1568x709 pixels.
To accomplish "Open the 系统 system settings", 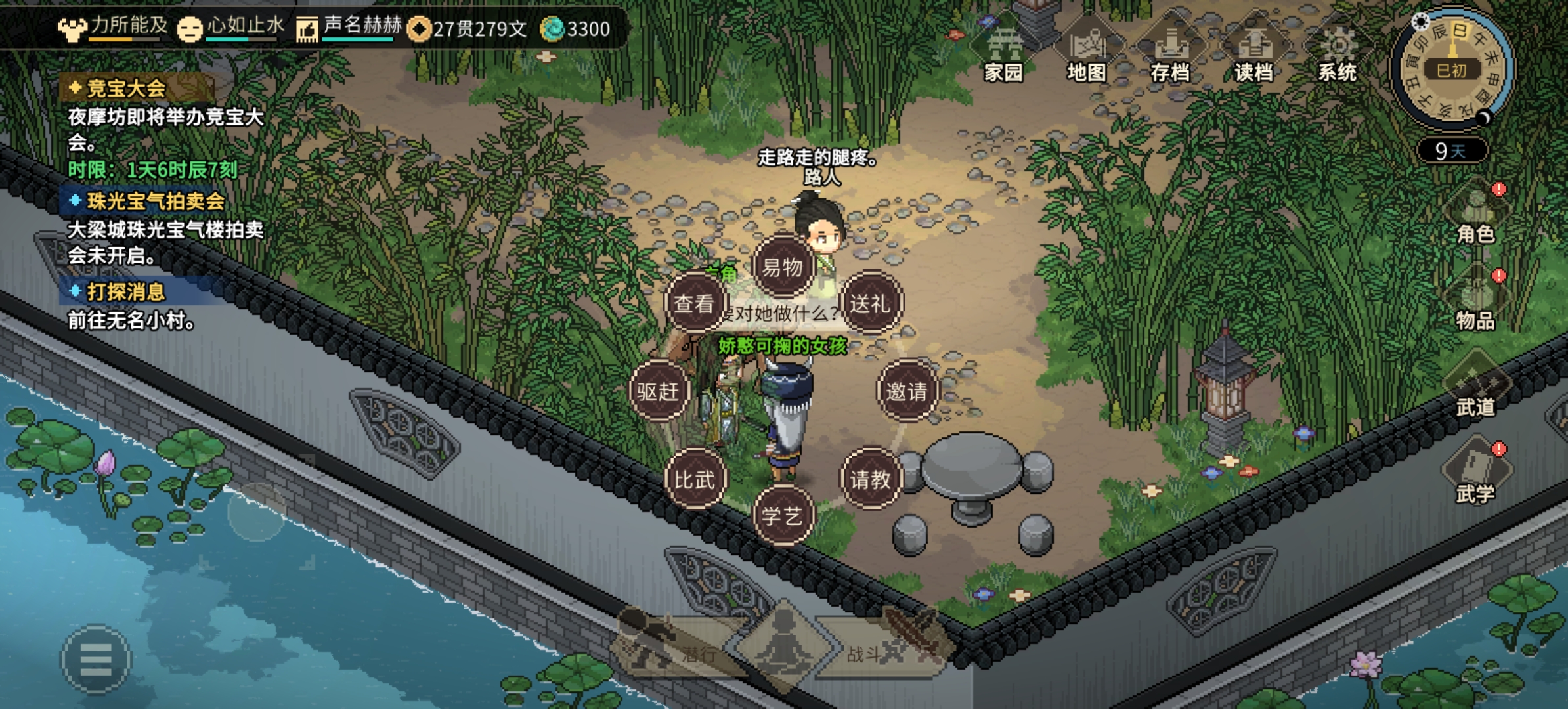I will click(x=1338, y=55).
